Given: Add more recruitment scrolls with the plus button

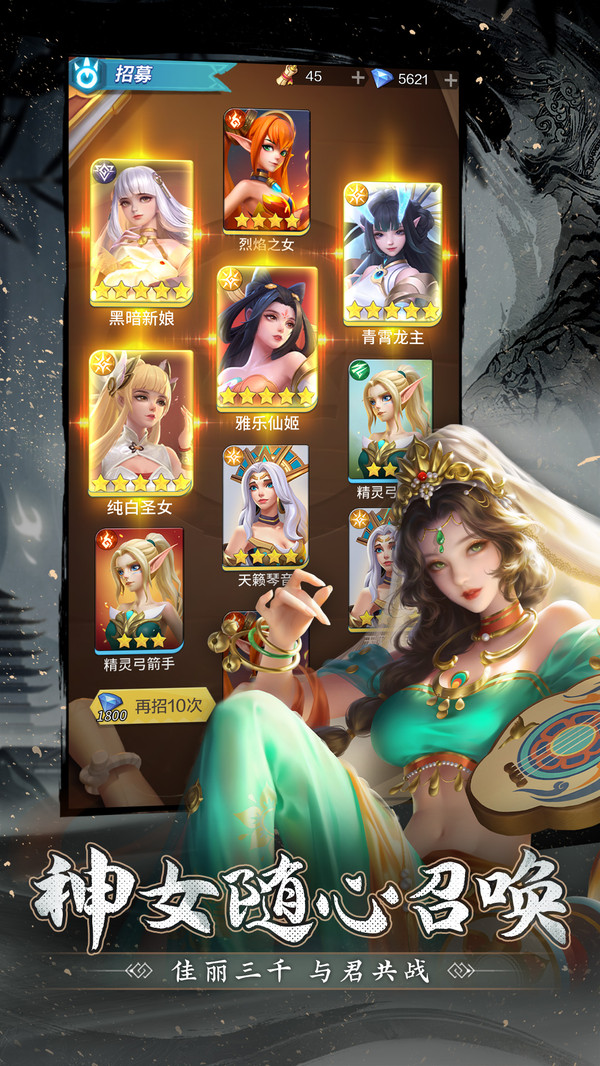Looking at the screenshot, I should 358,78.
